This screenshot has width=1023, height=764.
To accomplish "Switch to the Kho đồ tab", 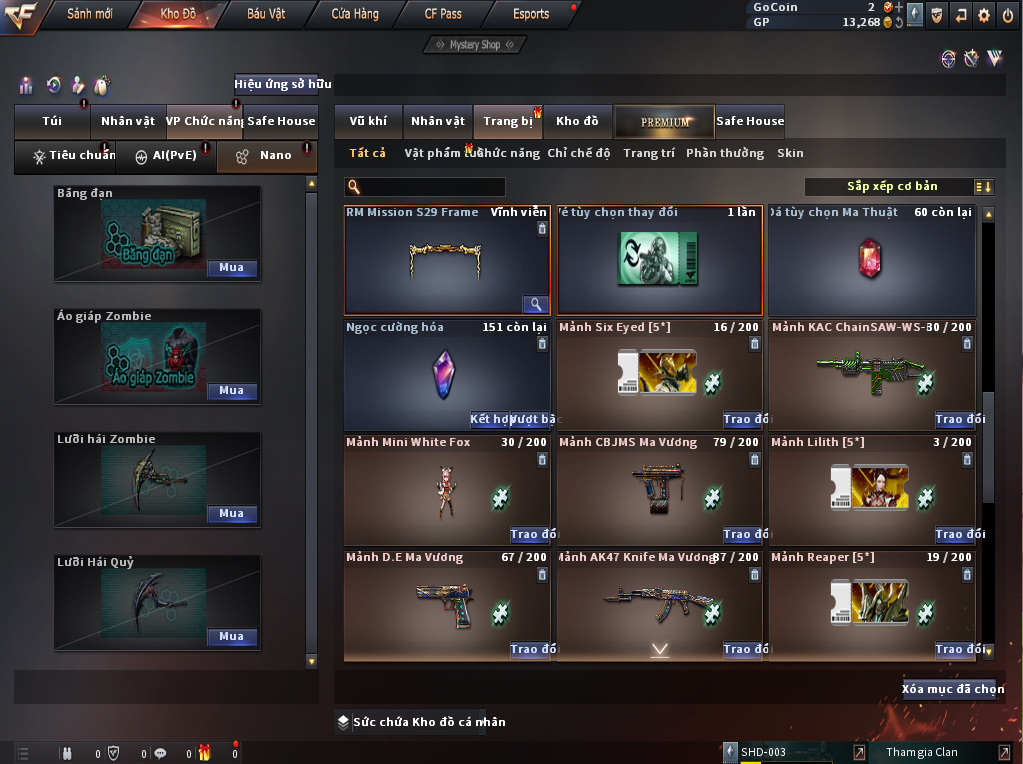I will pos(577,121).
